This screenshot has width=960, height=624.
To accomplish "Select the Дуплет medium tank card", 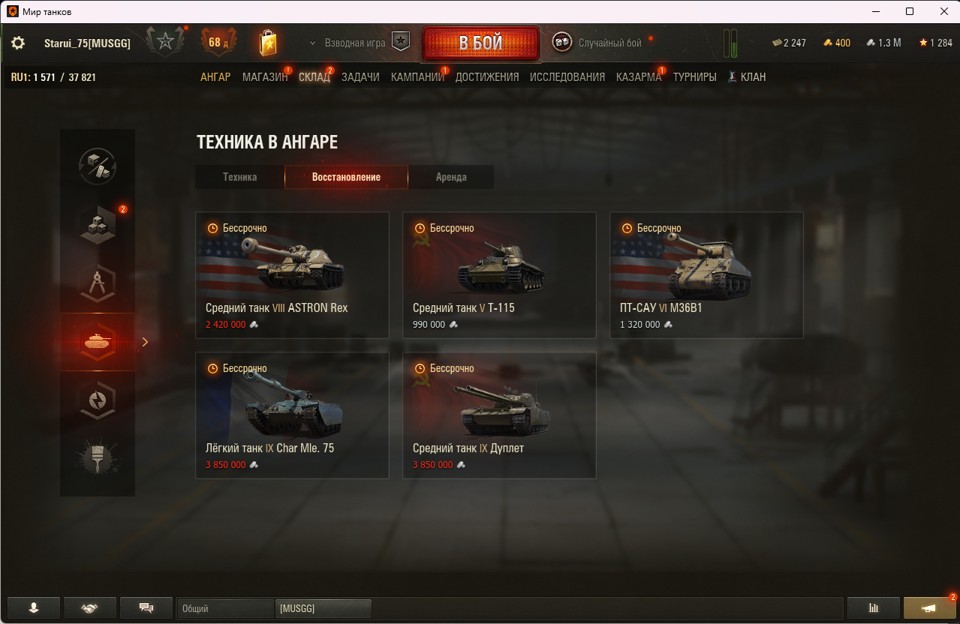I will click(x=499, y=415).
